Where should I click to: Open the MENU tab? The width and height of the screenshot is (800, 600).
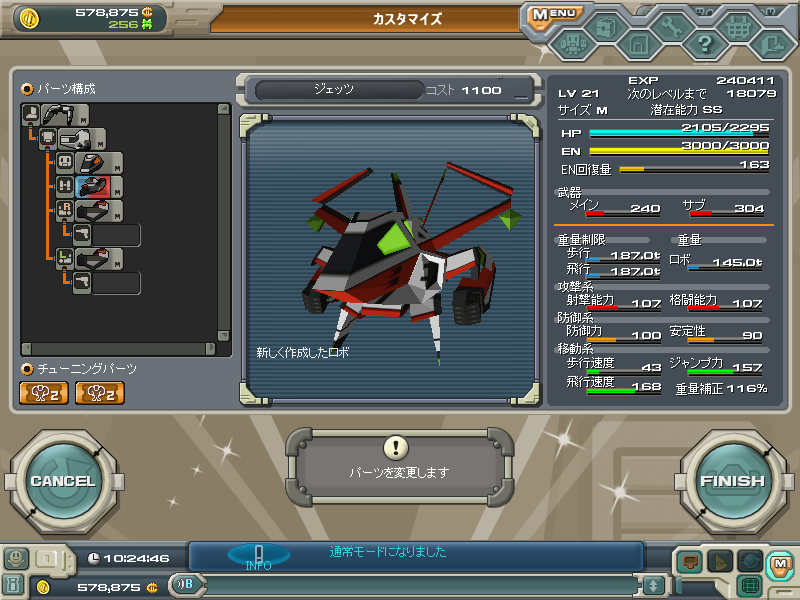pos(553,15)
